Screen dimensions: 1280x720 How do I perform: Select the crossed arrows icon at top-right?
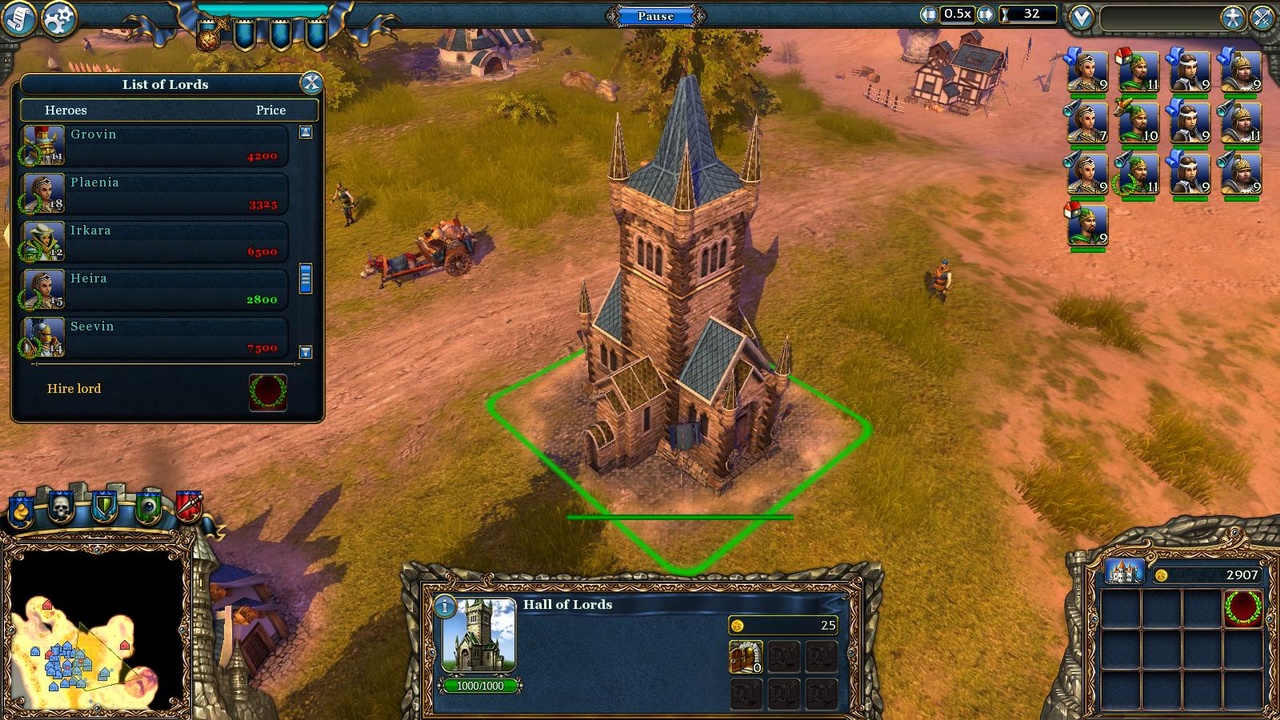[x=1262, y=17]
